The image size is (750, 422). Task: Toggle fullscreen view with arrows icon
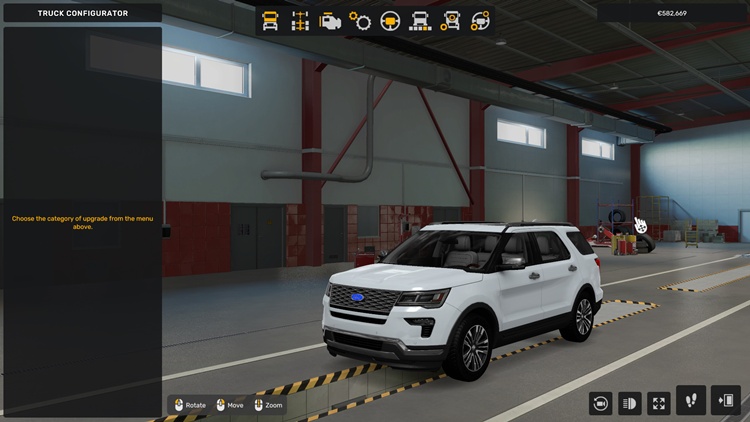pyautogui.click(x=659, y=403)
